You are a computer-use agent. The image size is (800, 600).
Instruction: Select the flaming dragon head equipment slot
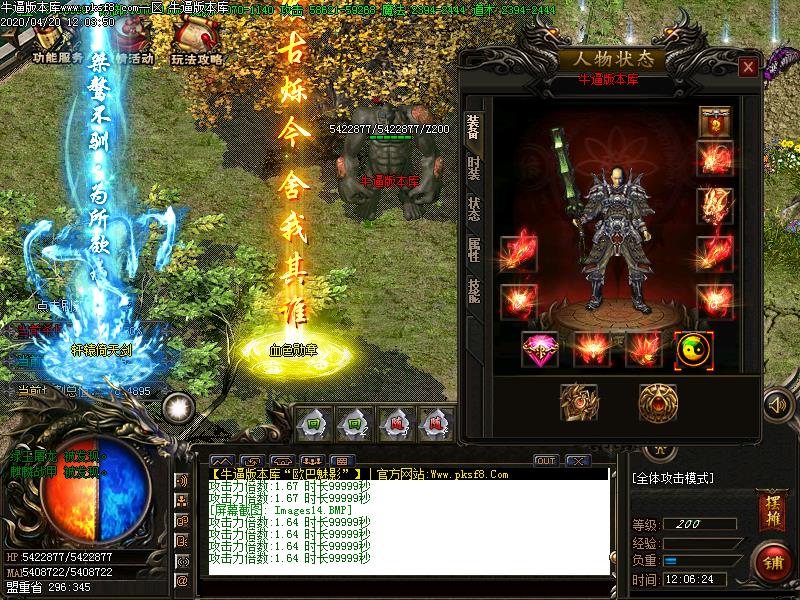pos(715,205)
